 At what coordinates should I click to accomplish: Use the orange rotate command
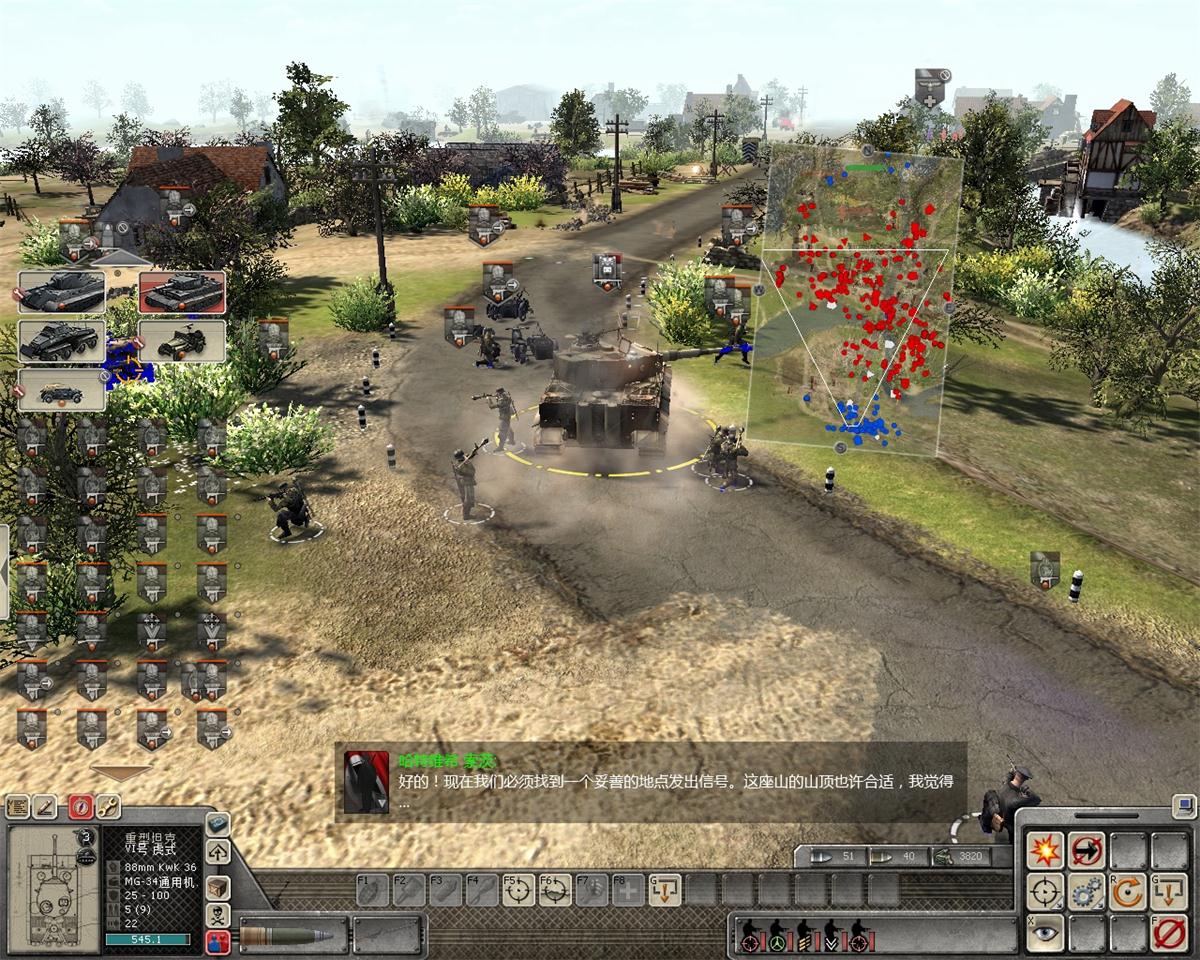coord(1127,892)
